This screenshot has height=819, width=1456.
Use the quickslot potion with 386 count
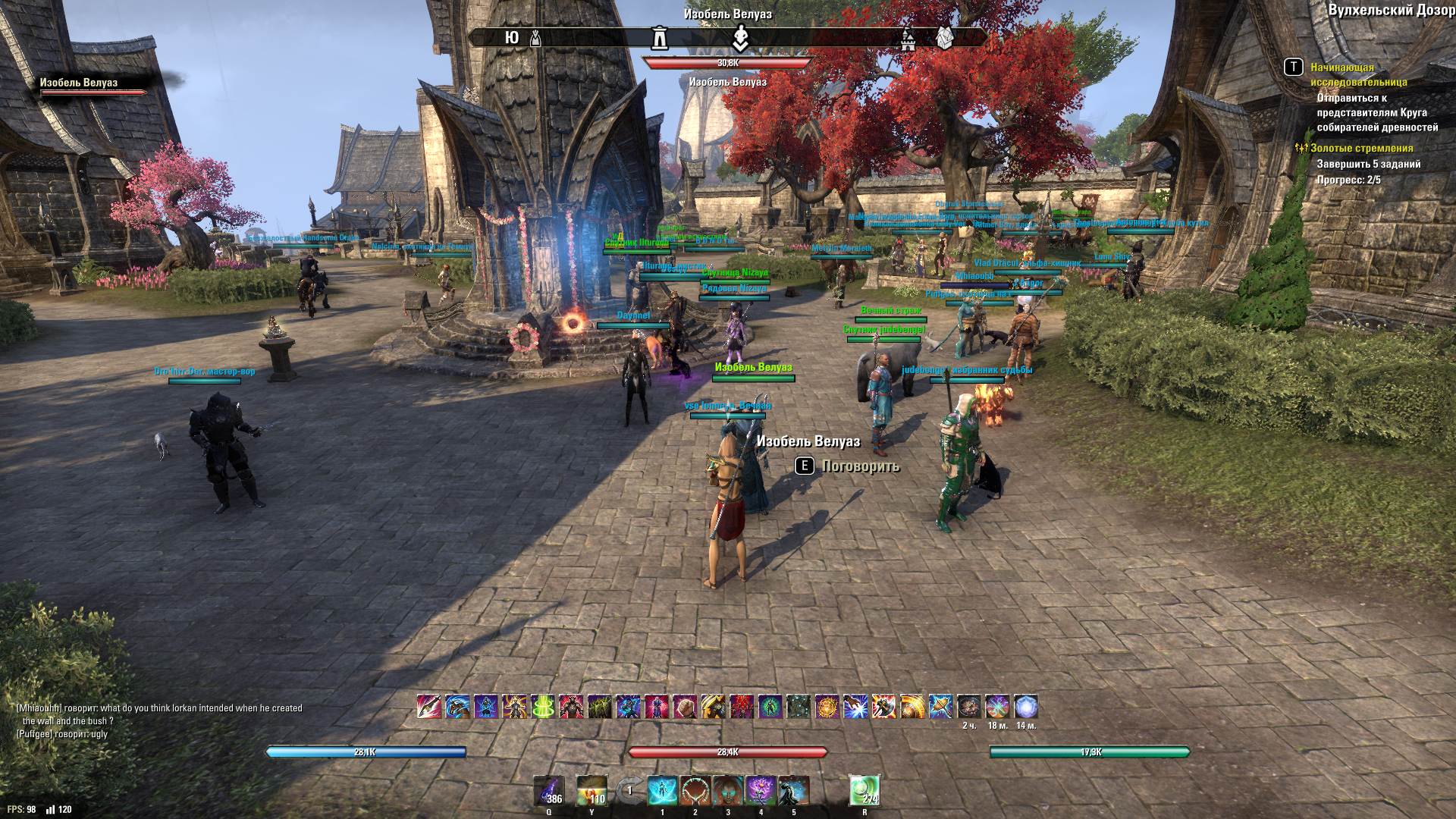coord(549,791)
